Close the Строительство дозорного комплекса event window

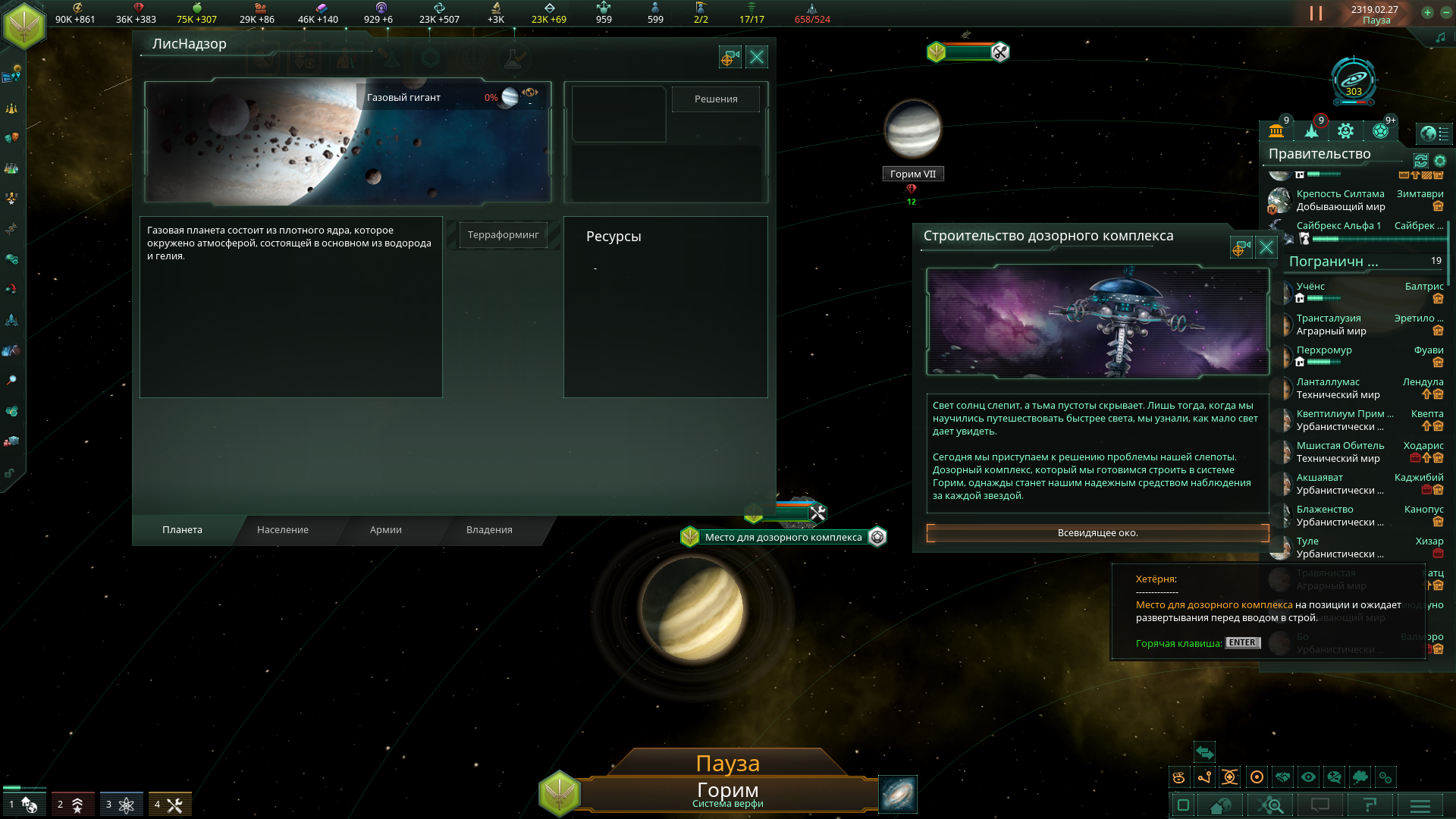pyautogui.click(x=1266, y=247)
